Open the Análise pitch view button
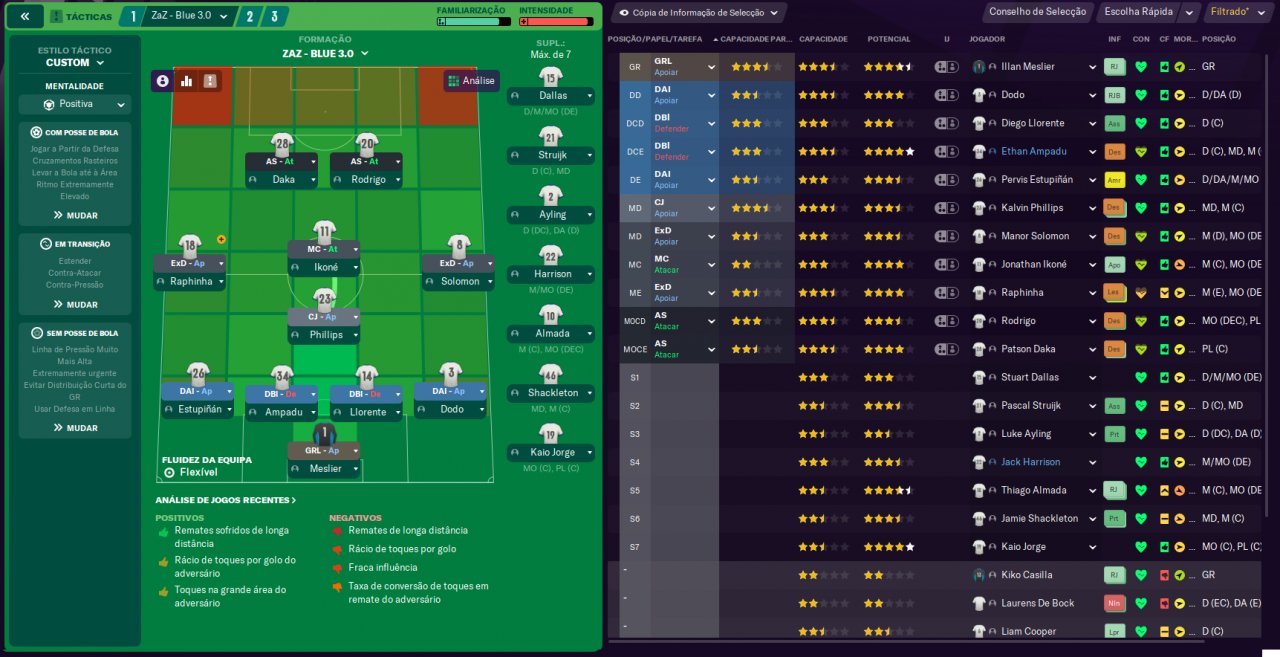The width and height of the screenshot is (1280, 657). (x=471, y=81)
